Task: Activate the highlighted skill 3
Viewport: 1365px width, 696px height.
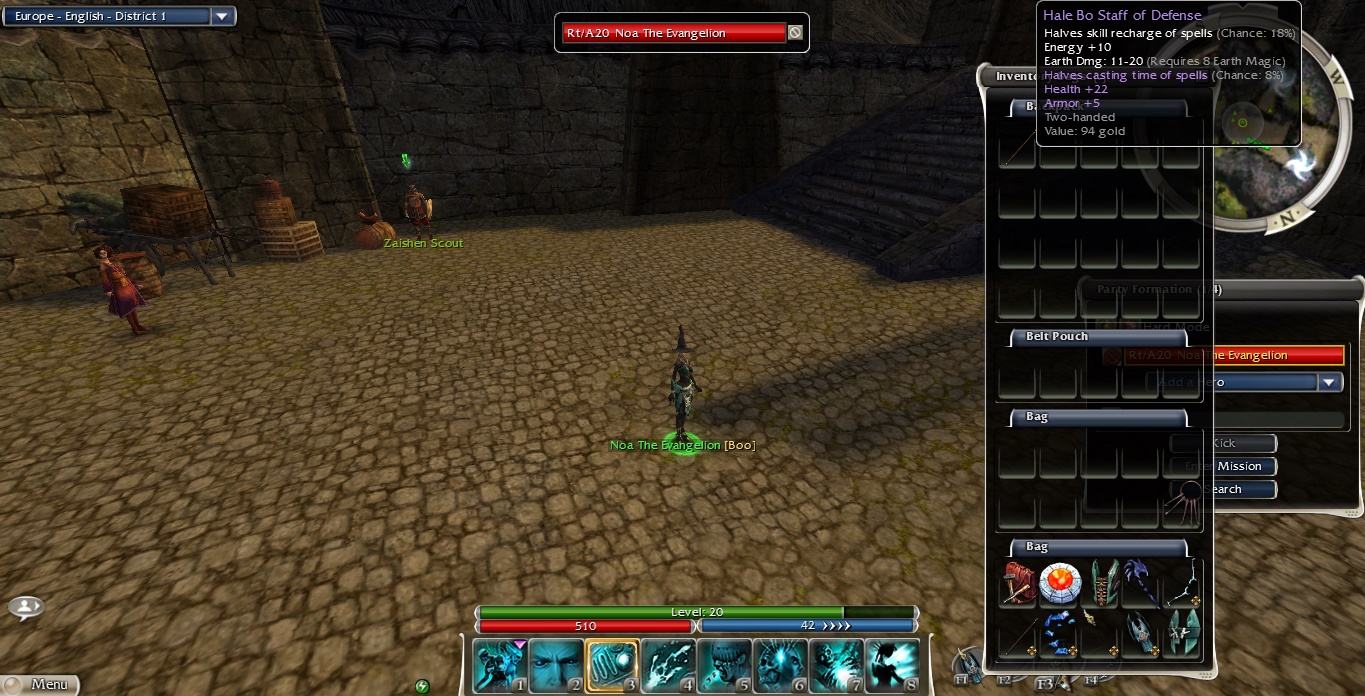Action: pyautogui.click(x=611, y=666)
